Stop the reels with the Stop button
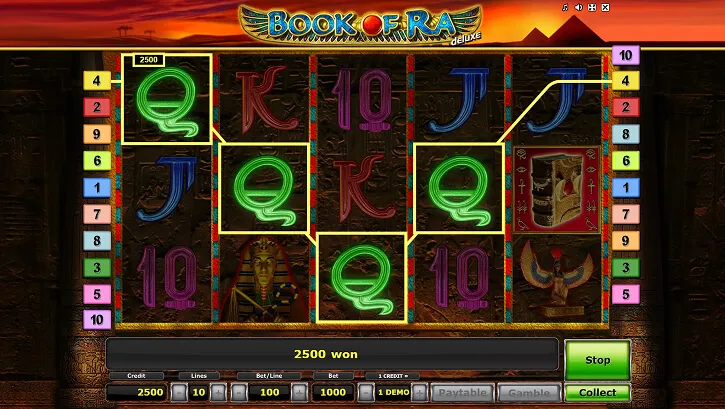 click(x=597, y=360)
